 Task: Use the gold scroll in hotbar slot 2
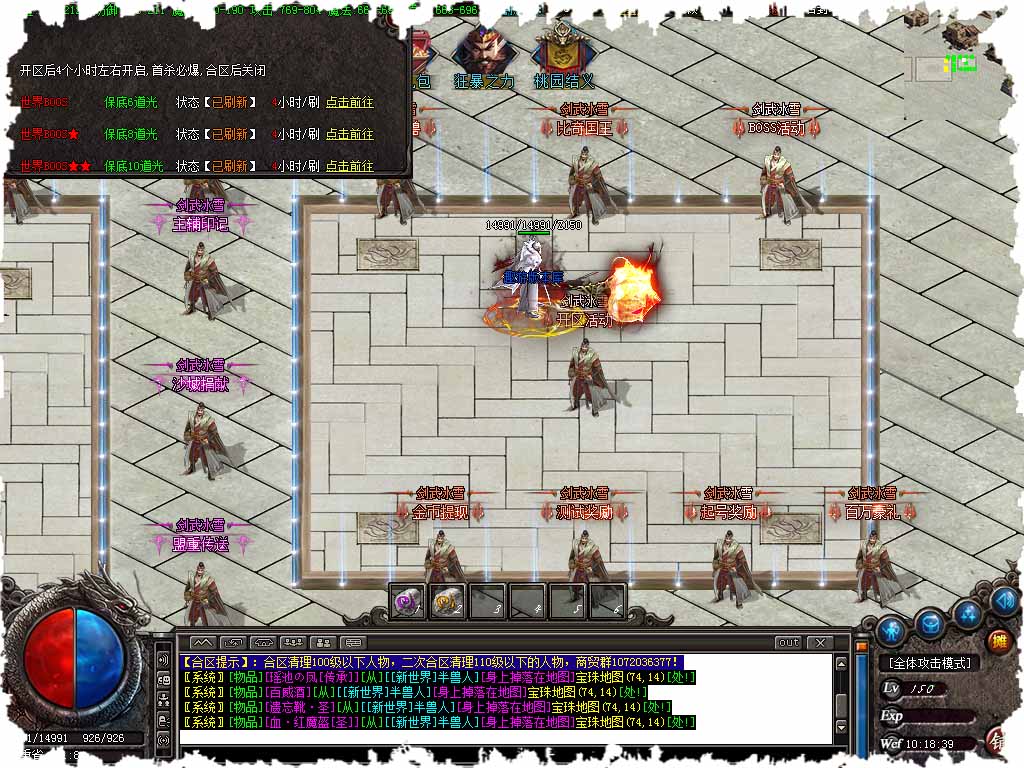click(x=447, y=602)
